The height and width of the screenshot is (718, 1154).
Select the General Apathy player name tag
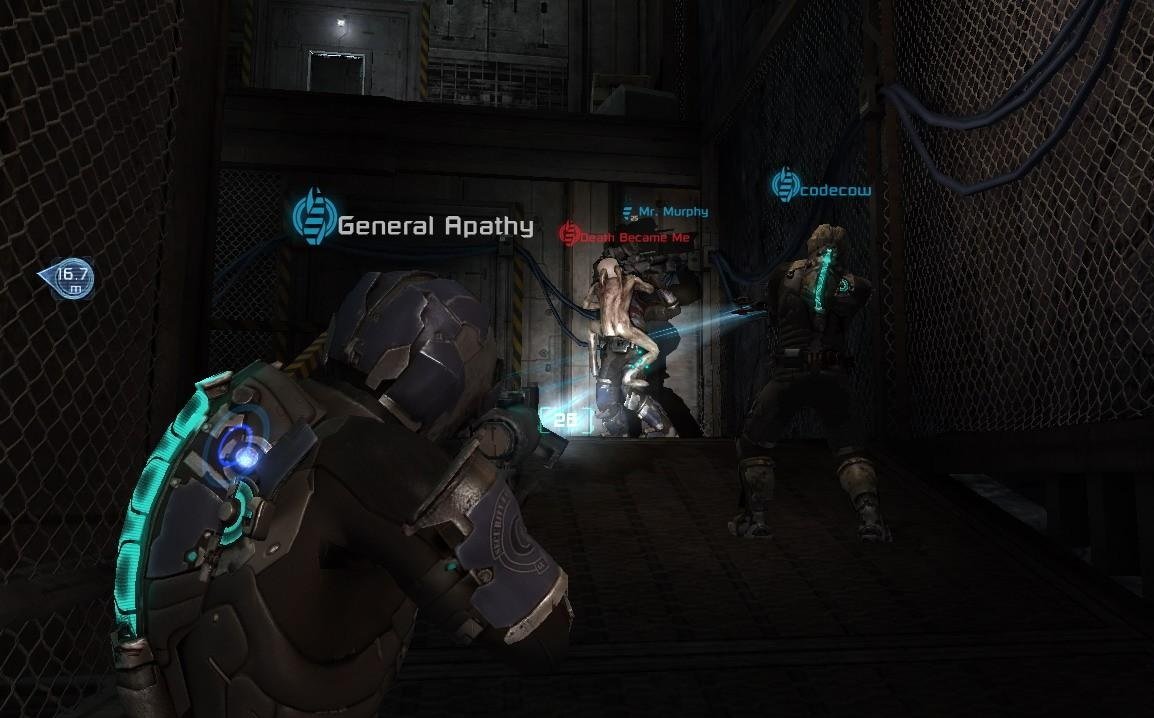point(414,224)
